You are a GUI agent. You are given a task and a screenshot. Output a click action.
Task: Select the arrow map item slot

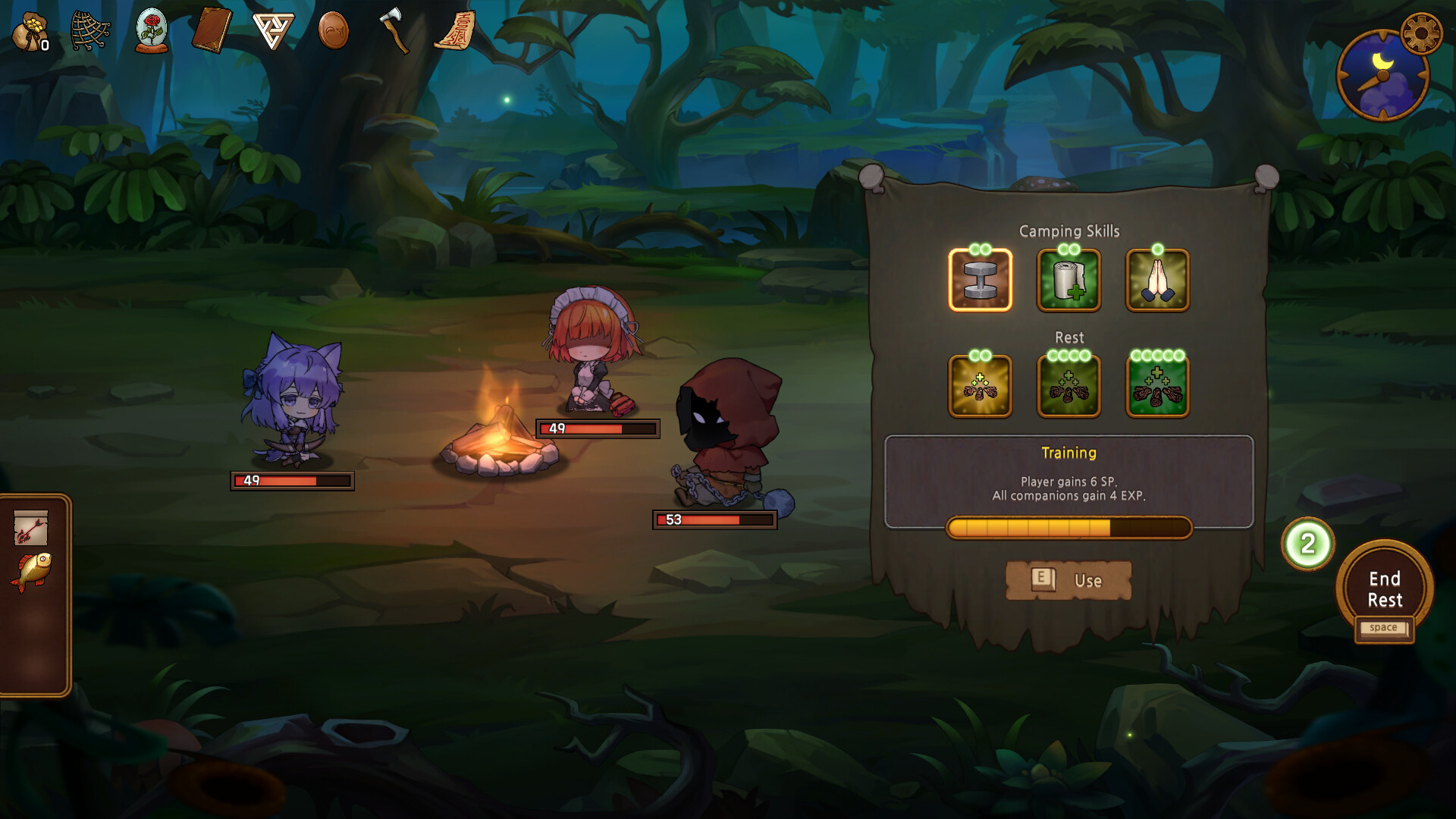pyautogui.click(x=31, y=528)
